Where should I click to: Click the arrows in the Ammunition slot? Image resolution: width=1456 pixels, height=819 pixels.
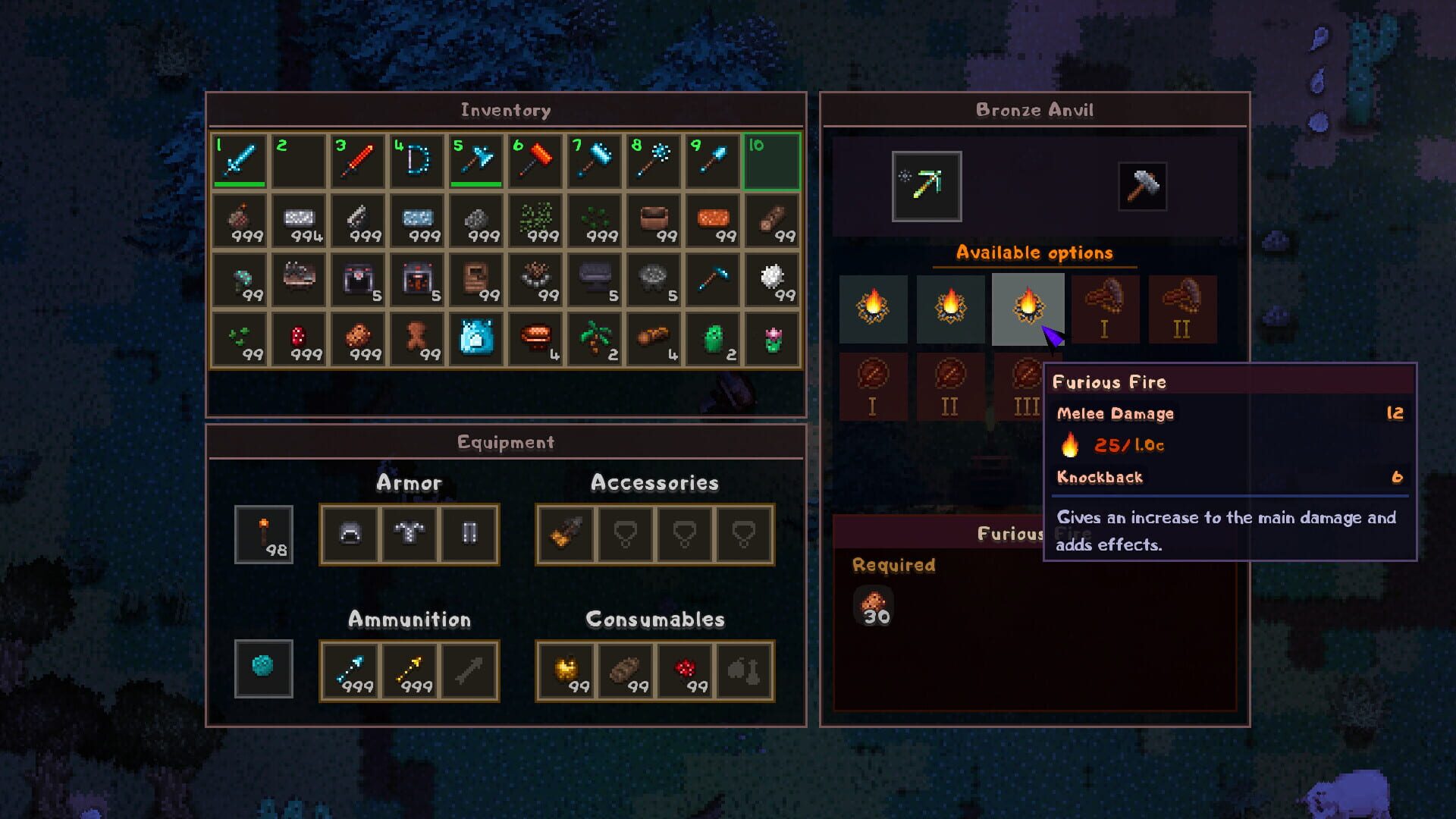pyautogui.click(x=351, y=671)
